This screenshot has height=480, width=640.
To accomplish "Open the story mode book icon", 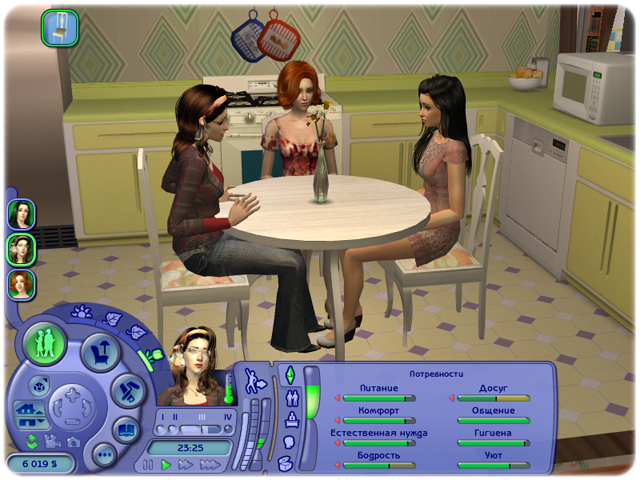I will click(126, 430).
